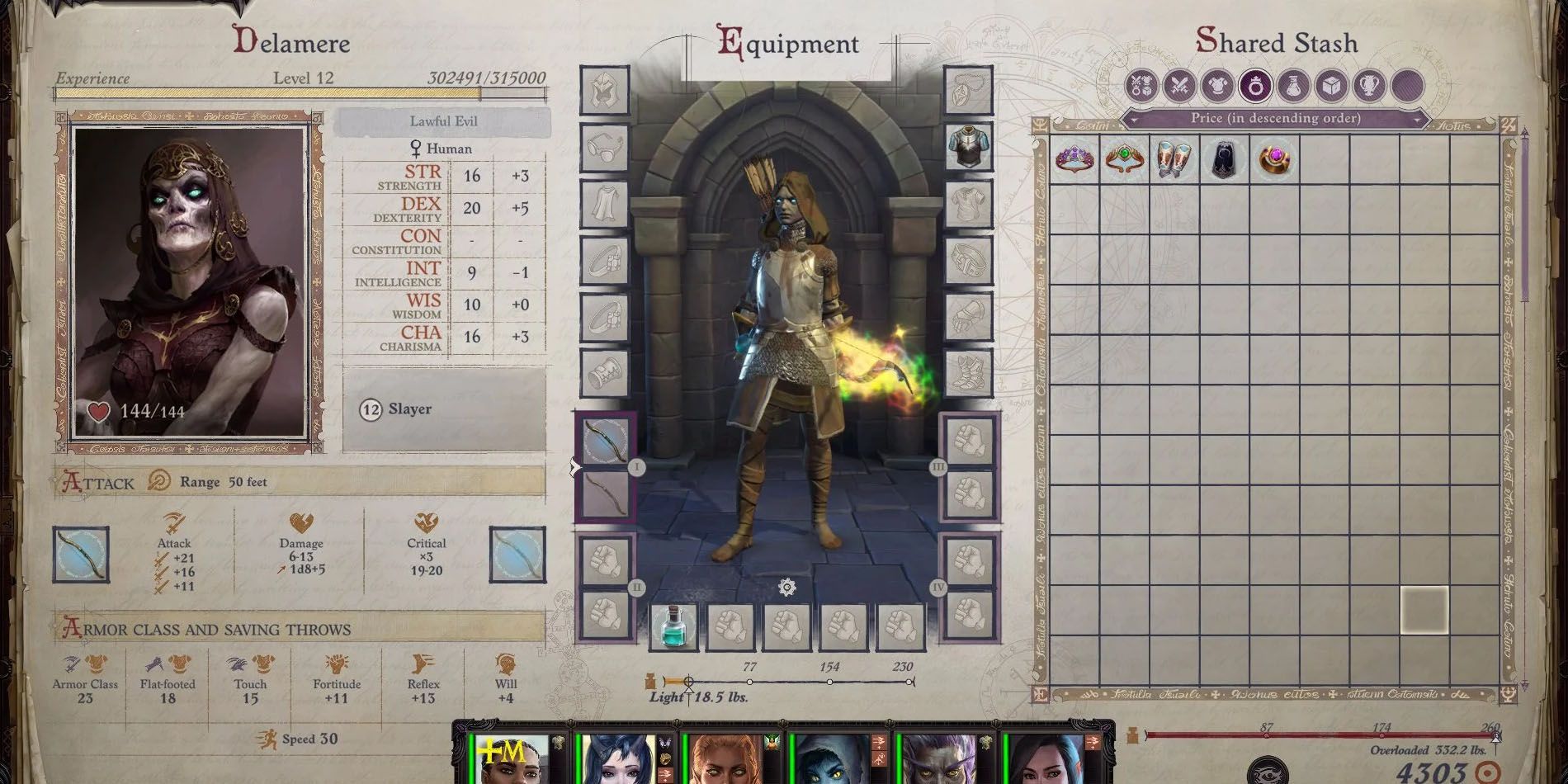Click the encumbrance slider marker at 154
The height and width of the screenshot is (784, 1568).
(x=829, y=682)
